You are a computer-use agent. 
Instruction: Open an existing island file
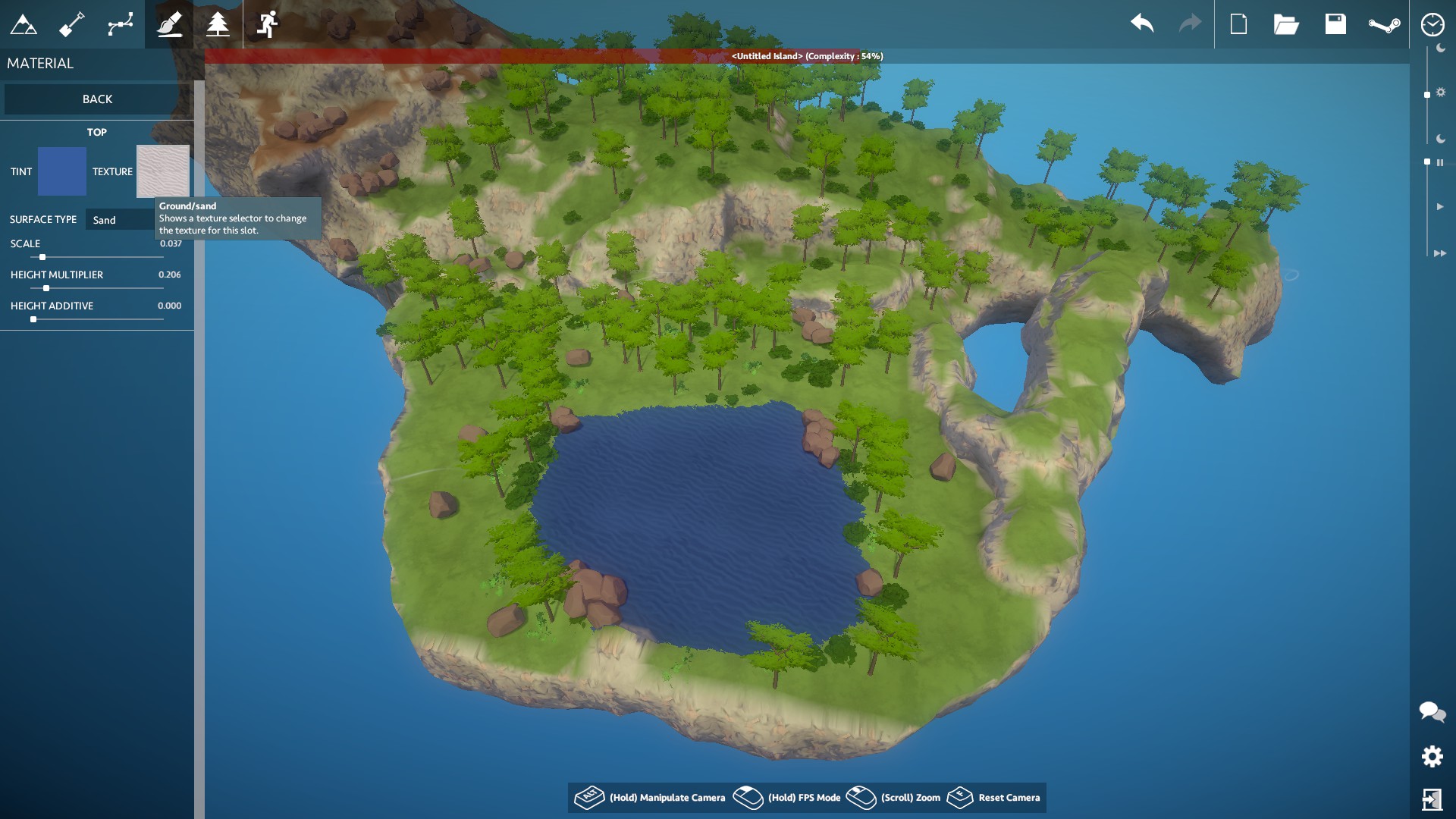pyautogui.click(x=1288, y=24)
